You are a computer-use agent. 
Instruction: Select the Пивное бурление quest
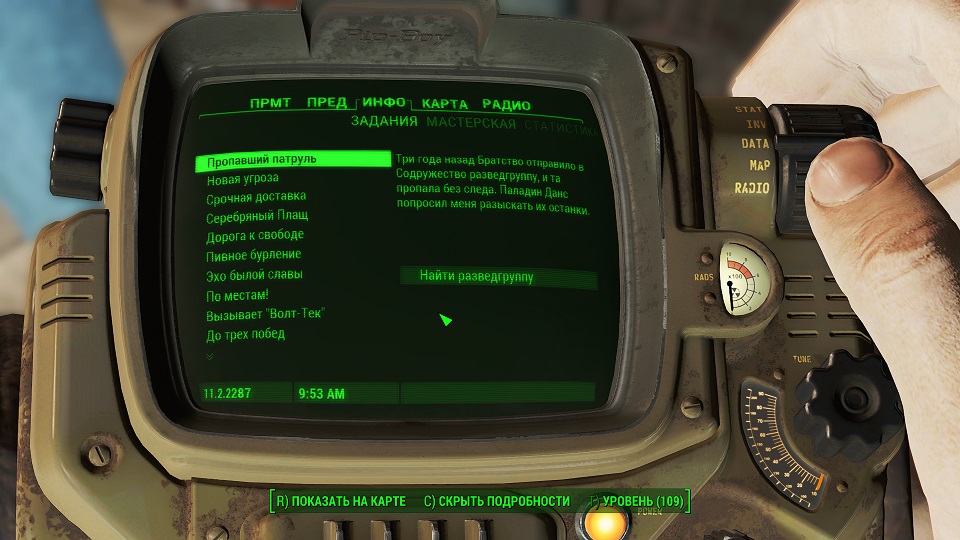254,255
